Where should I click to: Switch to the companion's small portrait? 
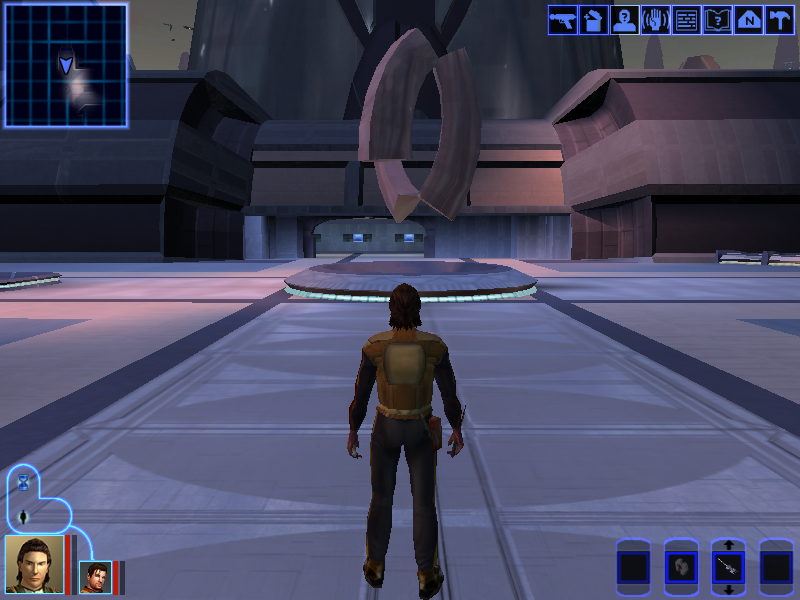coord(95,577)
